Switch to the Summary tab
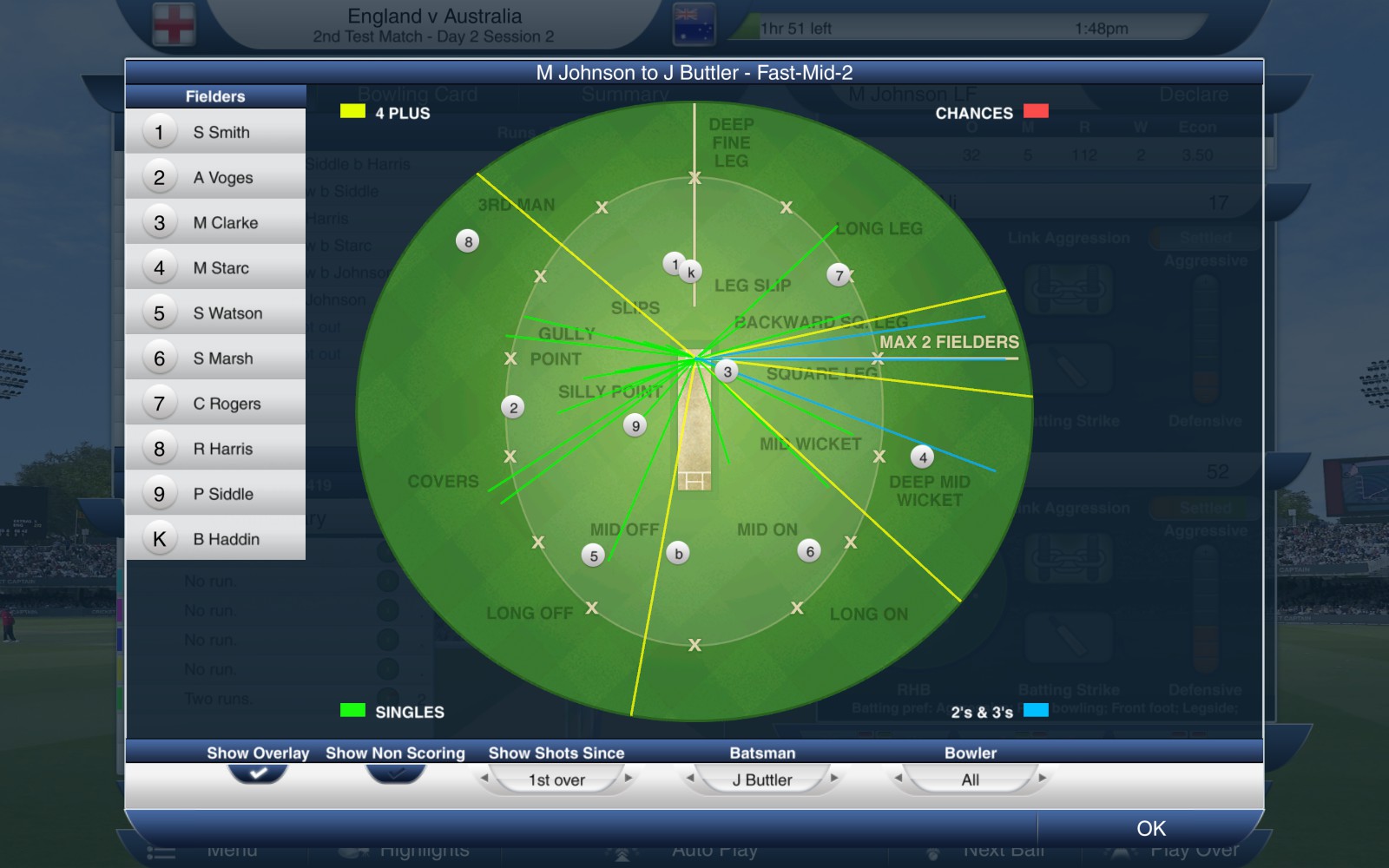 [625, 94]
